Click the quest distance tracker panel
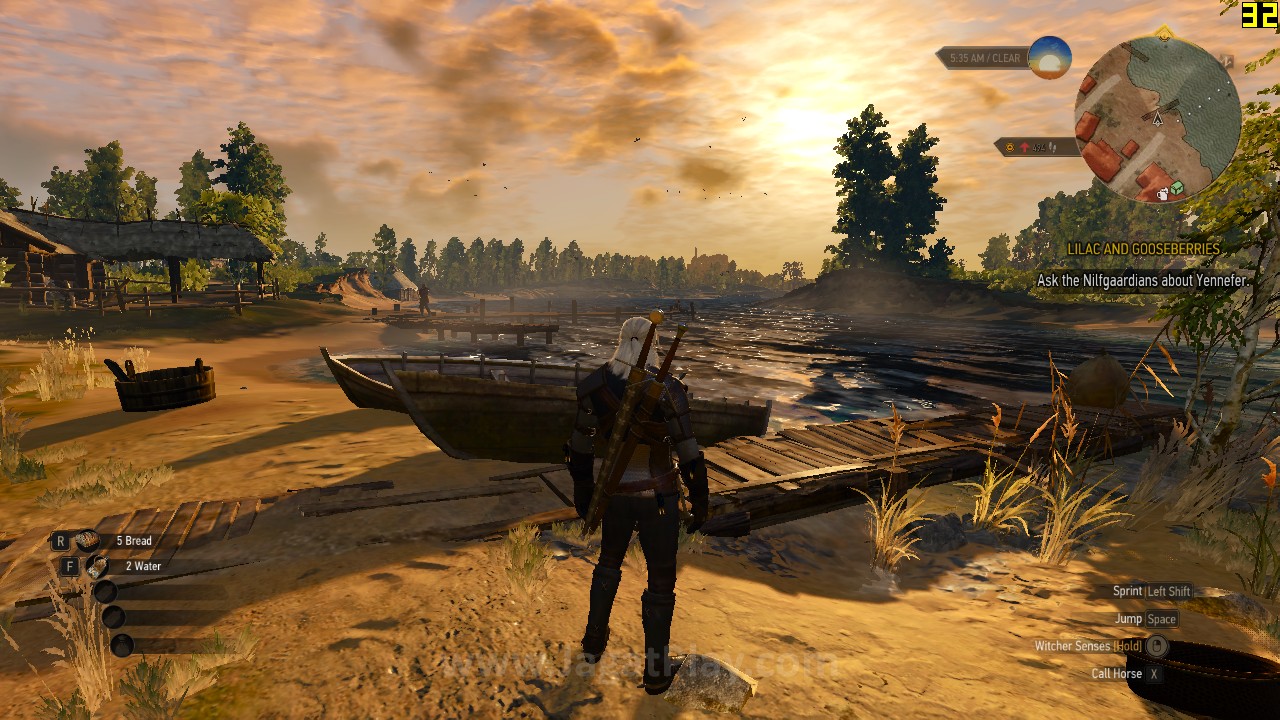 (1036, 147)
